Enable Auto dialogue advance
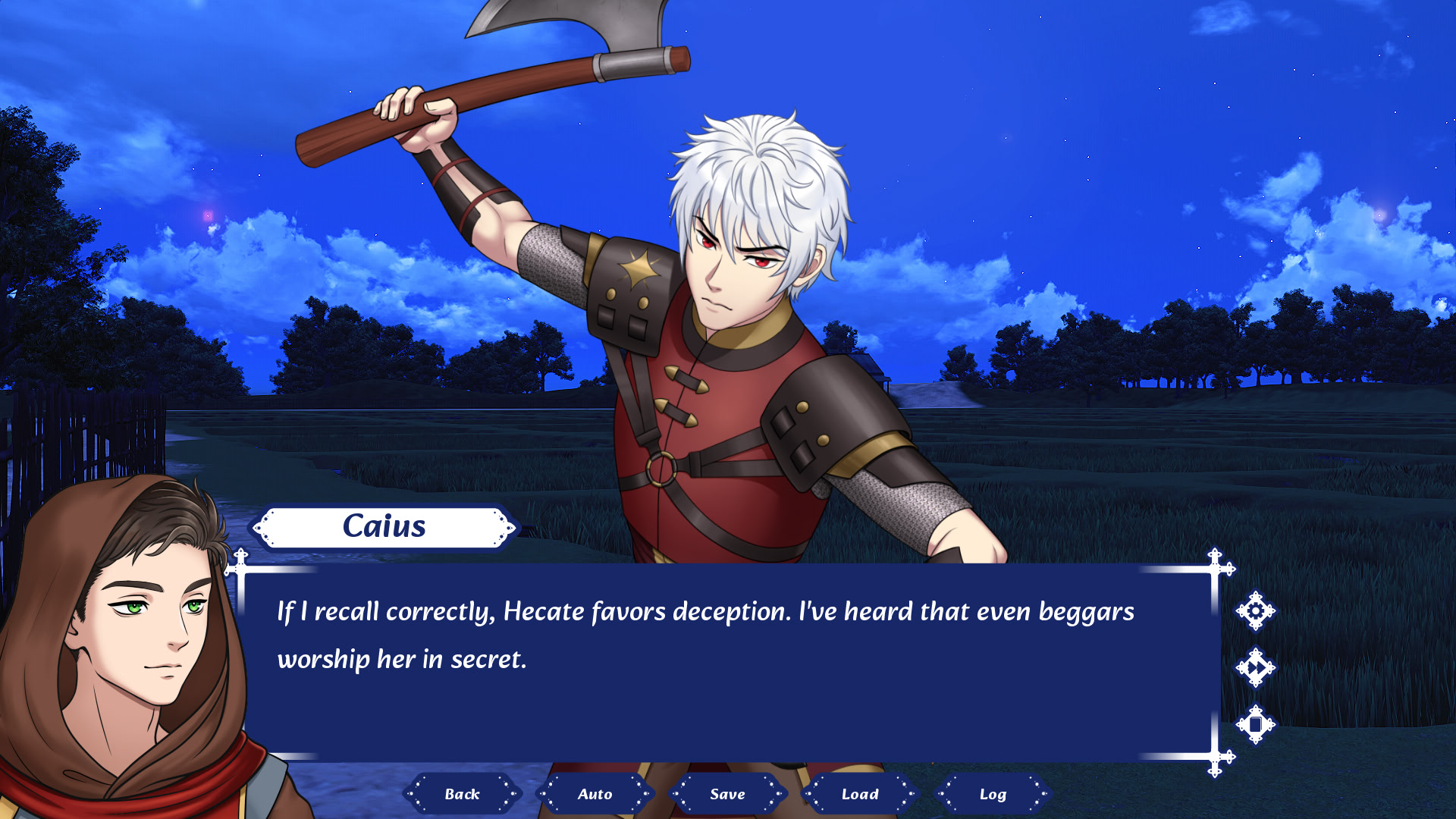 tap(595, 794)
